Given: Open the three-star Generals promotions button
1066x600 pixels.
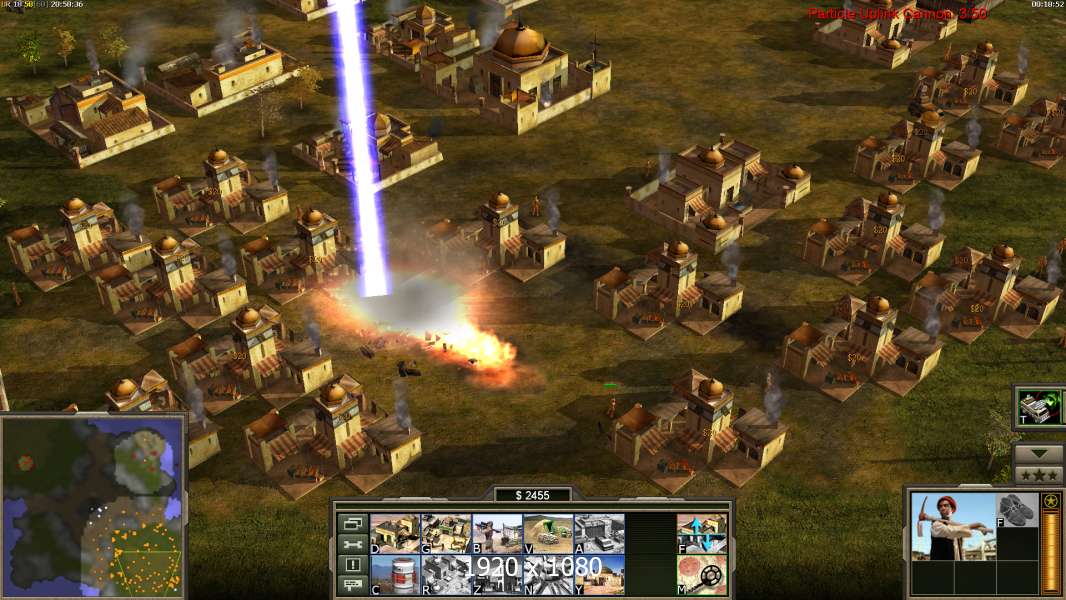Looking at the screenshot, I should pos(1038,473).
